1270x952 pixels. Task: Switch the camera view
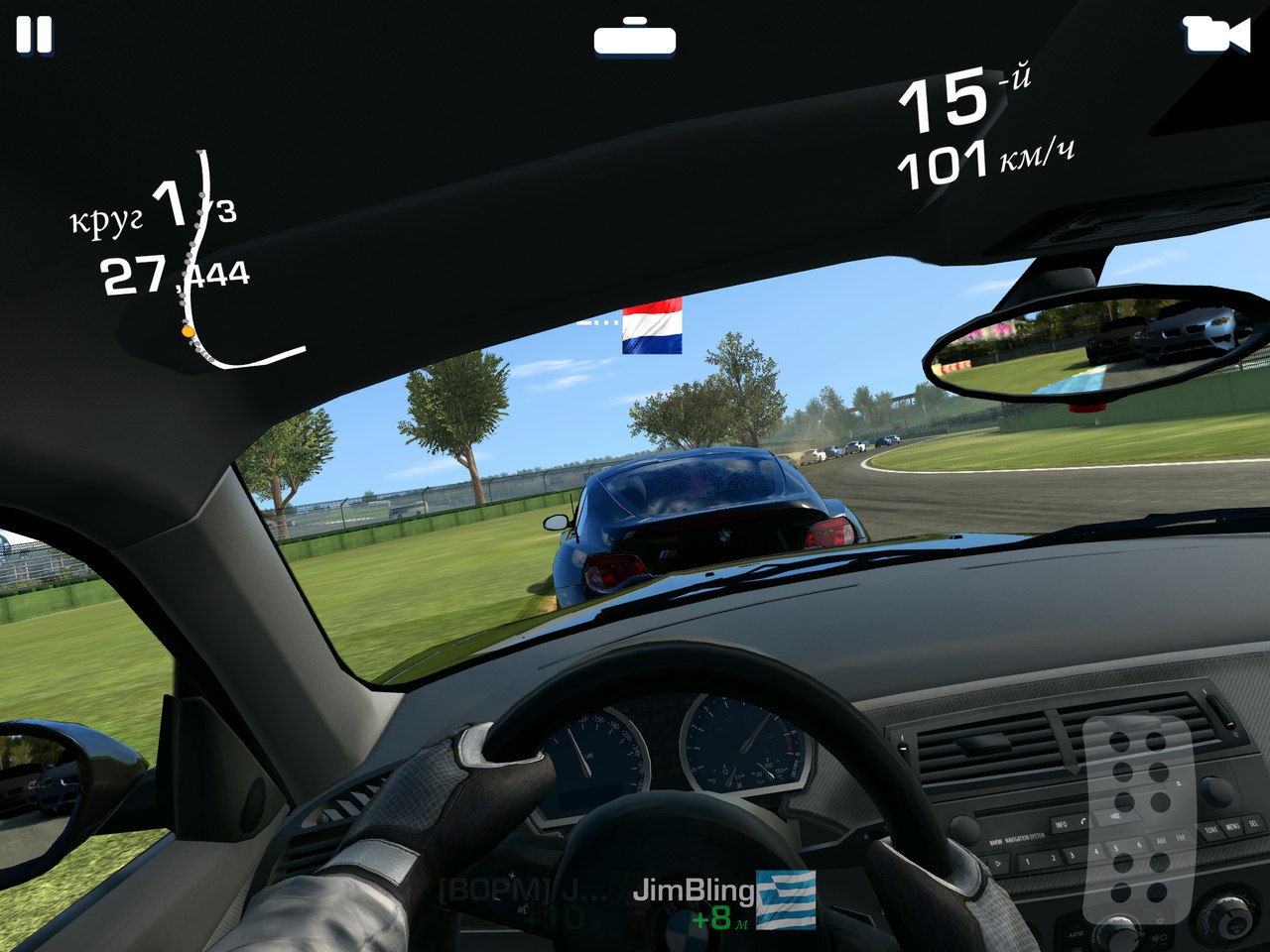(x=1215, y=35)
